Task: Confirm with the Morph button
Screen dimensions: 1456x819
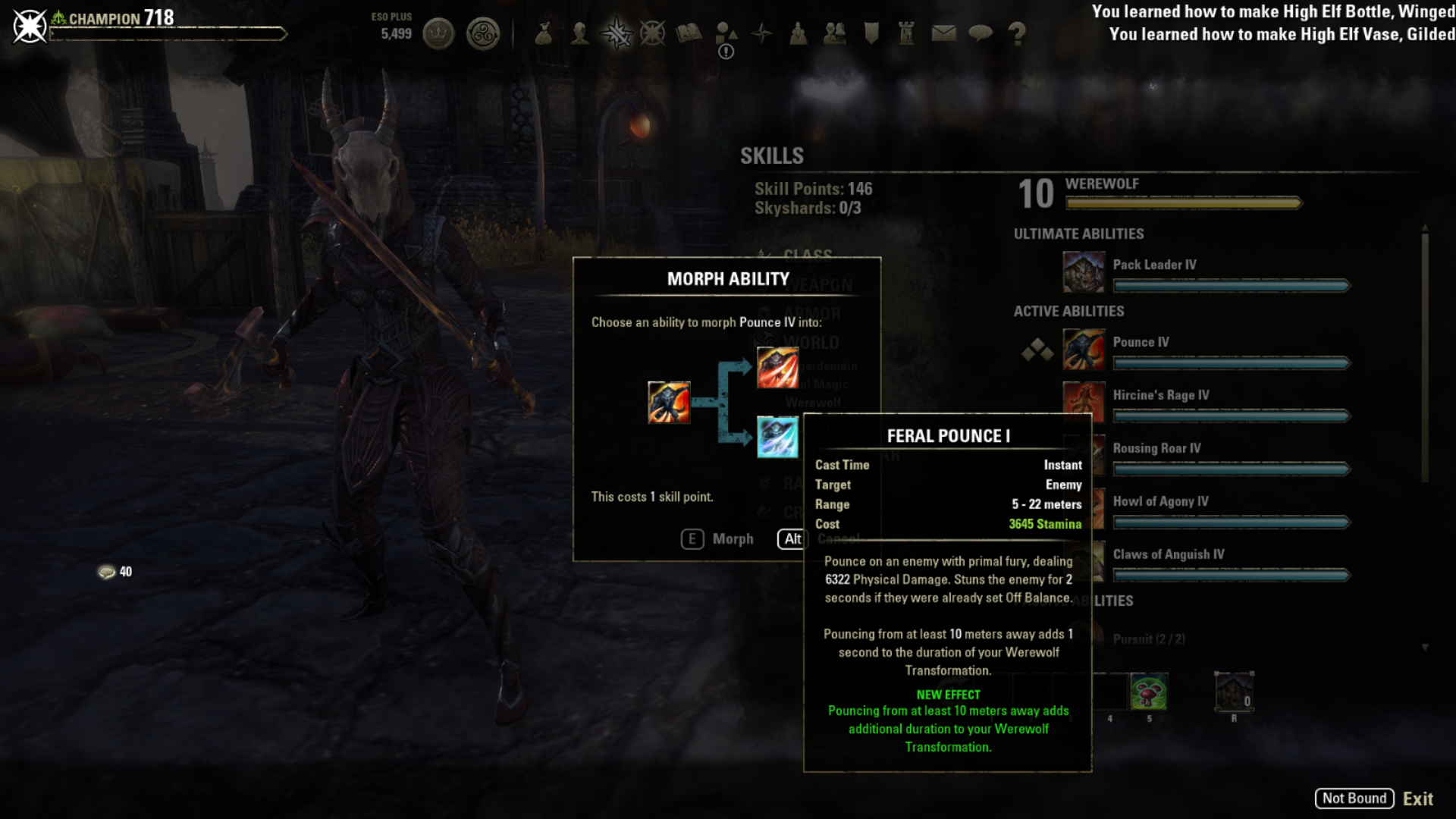Action: tap(717, 539)
